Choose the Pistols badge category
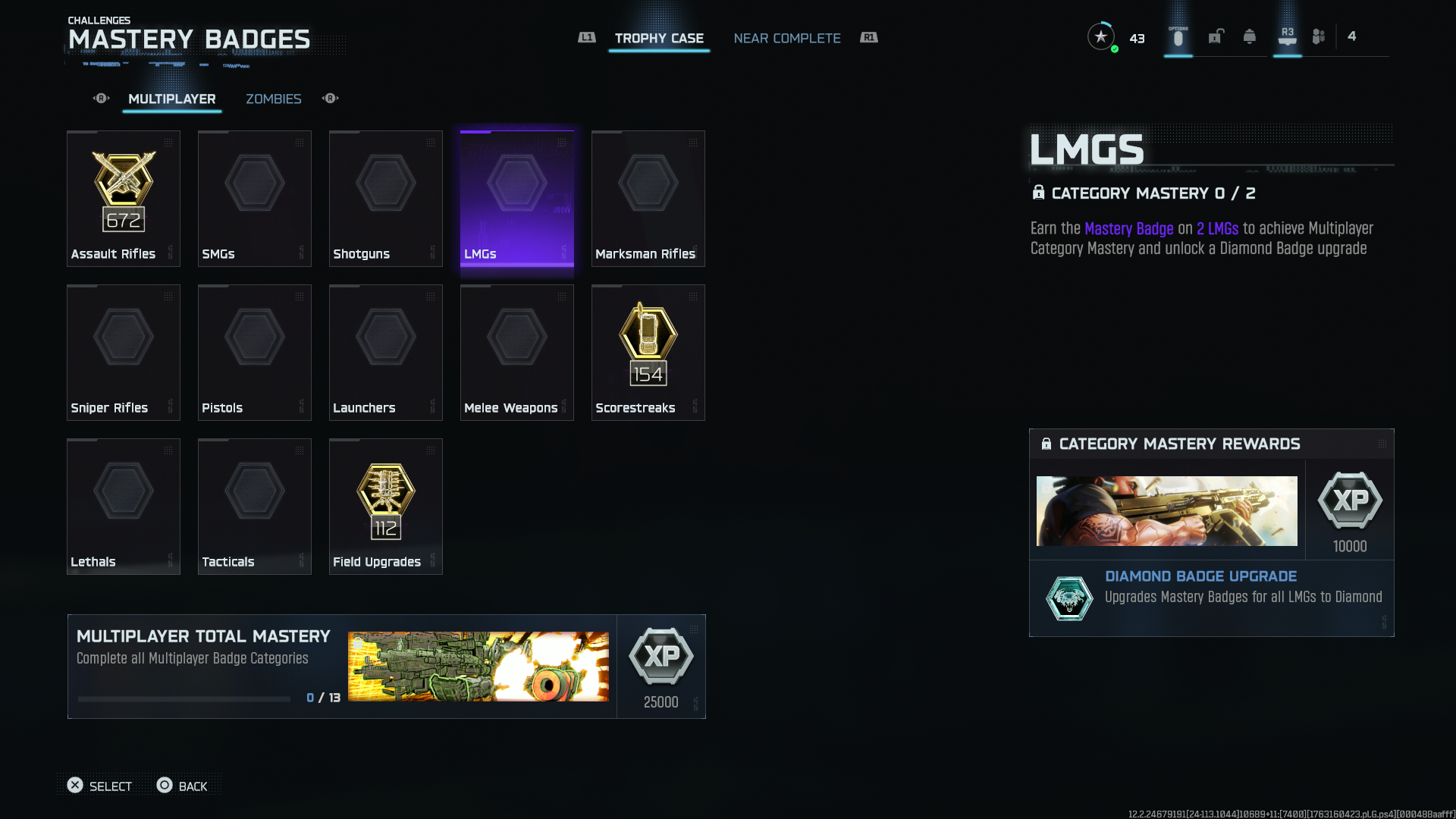 (x=255, y=353)
